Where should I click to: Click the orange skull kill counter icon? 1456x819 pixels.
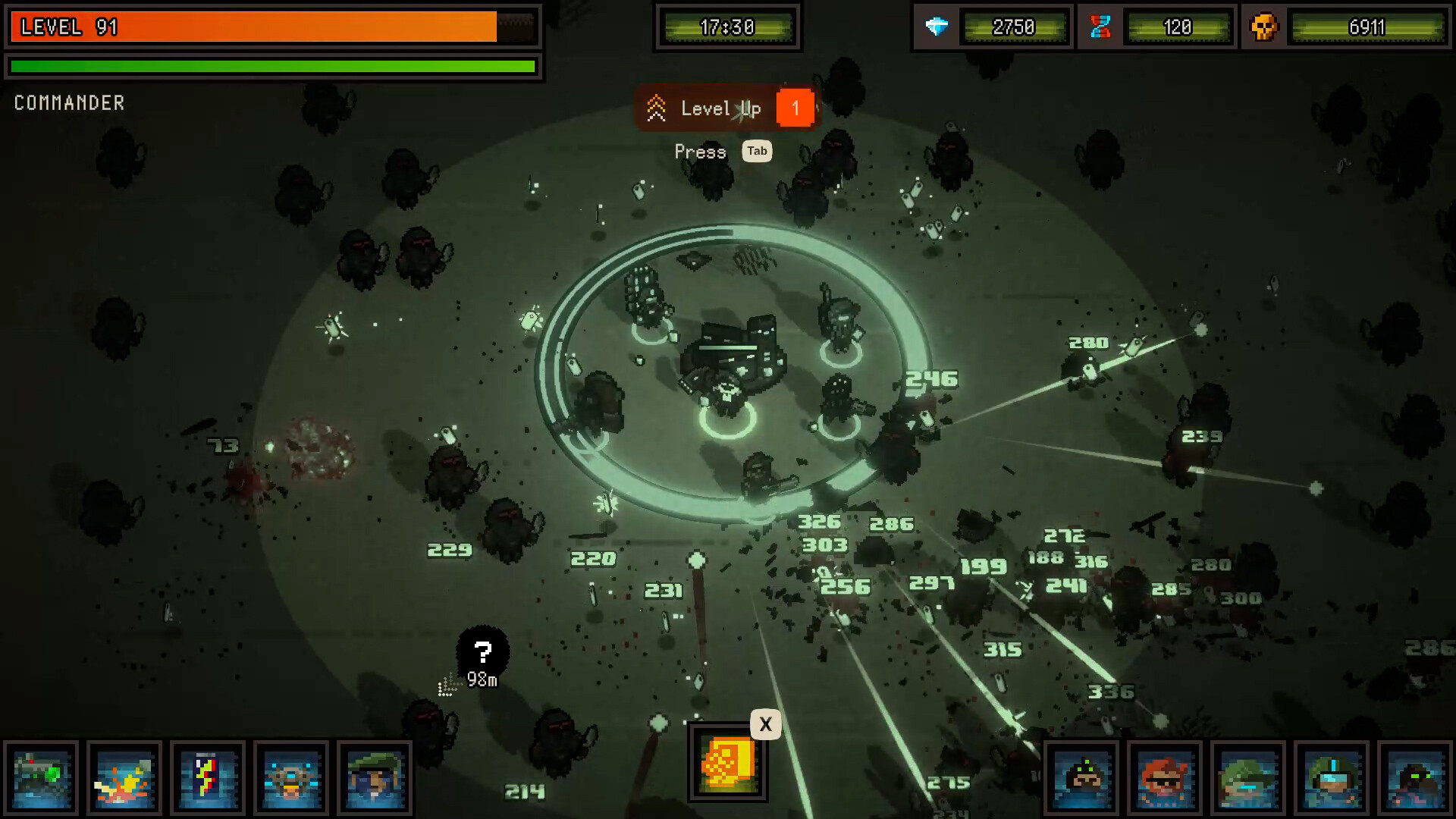[x=1263, y=27]
